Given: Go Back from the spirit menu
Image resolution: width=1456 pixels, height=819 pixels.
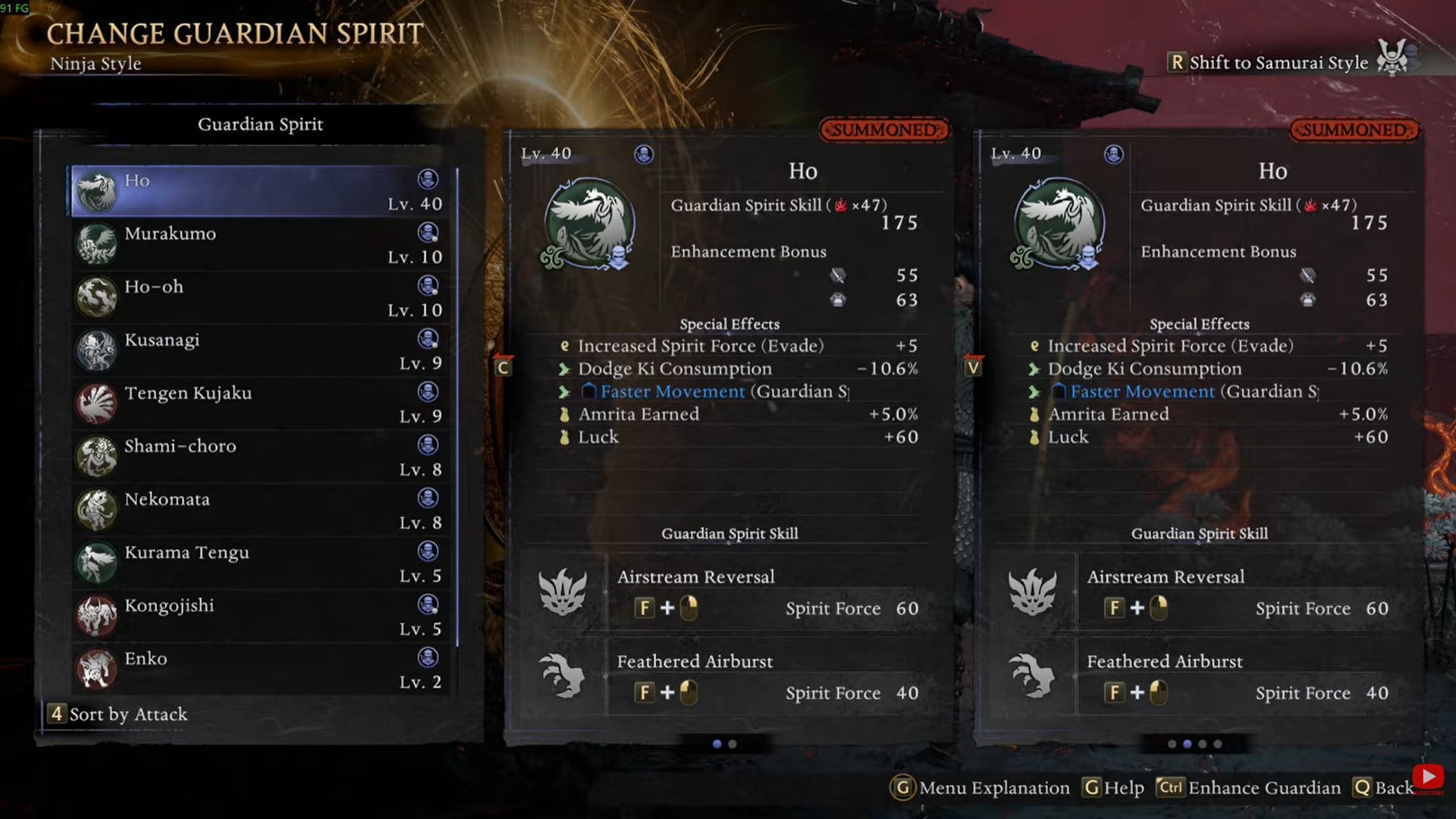Looking at the screenshot, I should tap(1384, 788).
